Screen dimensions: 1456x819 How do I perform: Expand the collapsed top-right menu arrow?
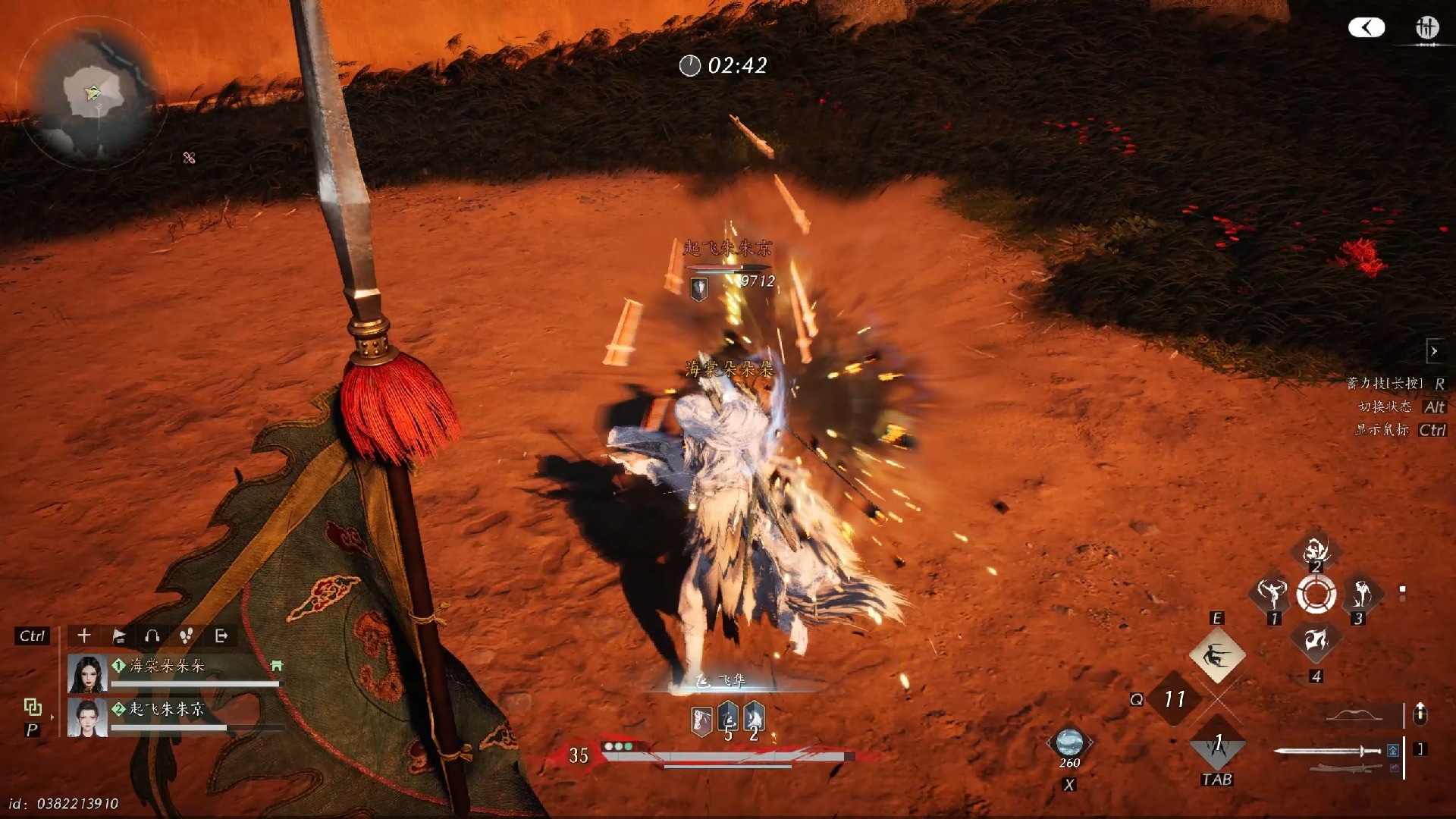click(x=1367, y=28)
